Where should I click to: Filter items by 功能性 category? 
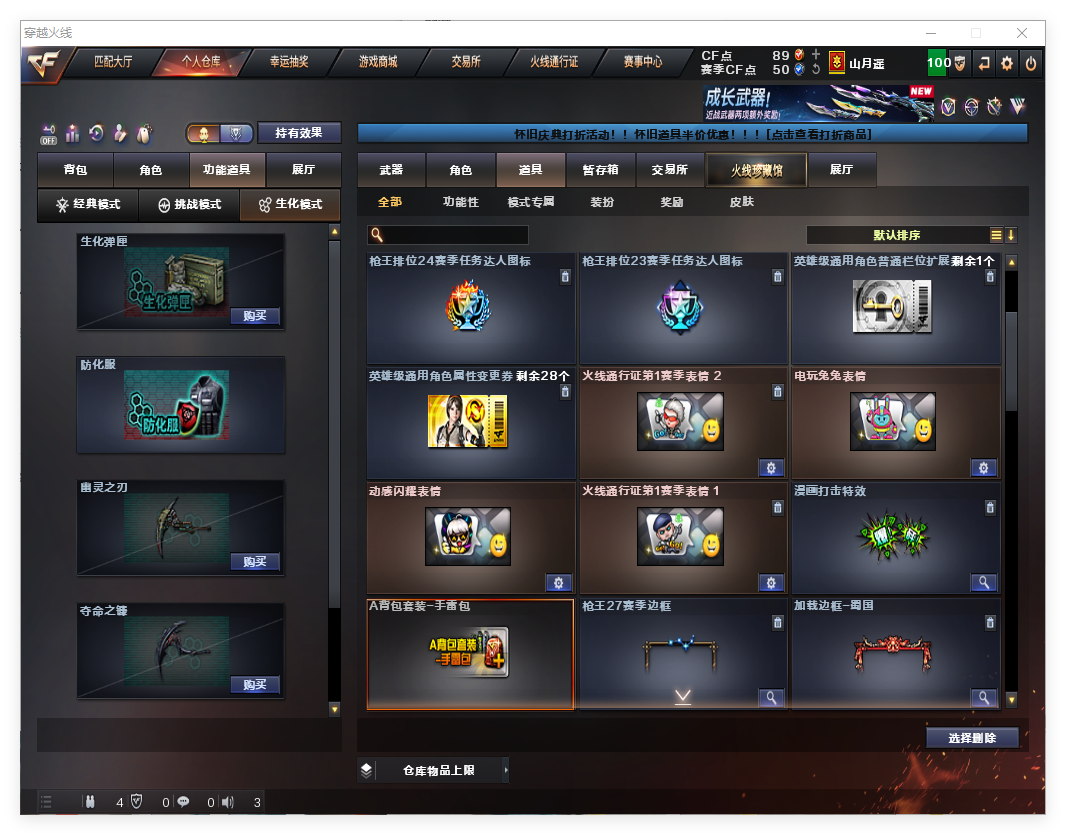[x=461, y=202]
